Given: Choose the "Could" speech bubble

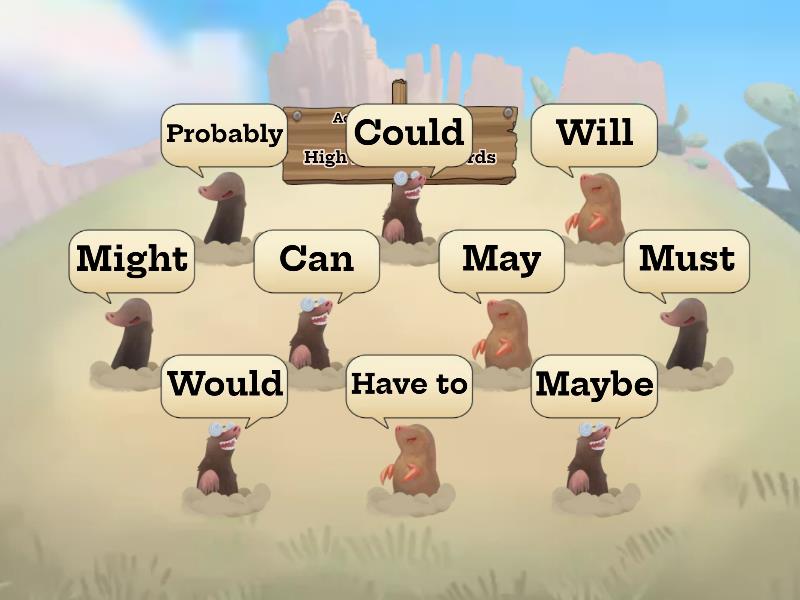Looking at the screenshot, I should tap(409, 134).
